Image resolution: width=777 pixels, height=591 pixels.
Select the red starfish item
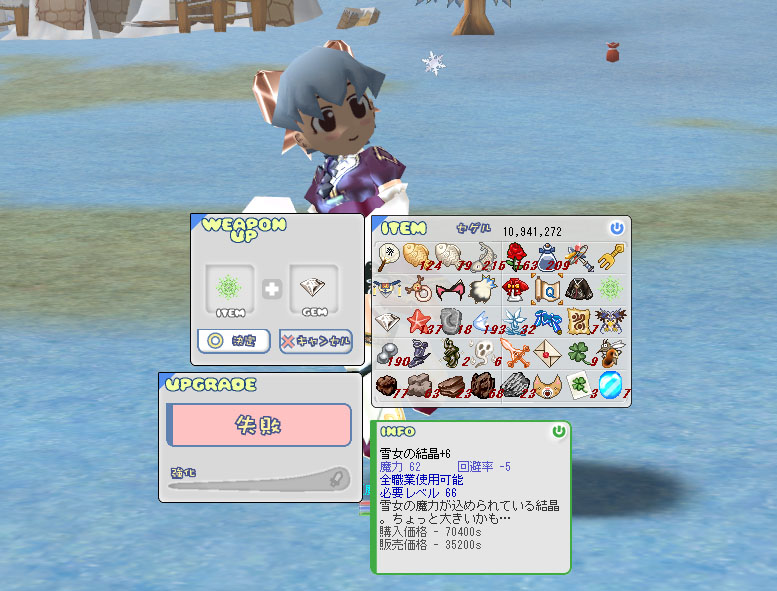(419, 322)
